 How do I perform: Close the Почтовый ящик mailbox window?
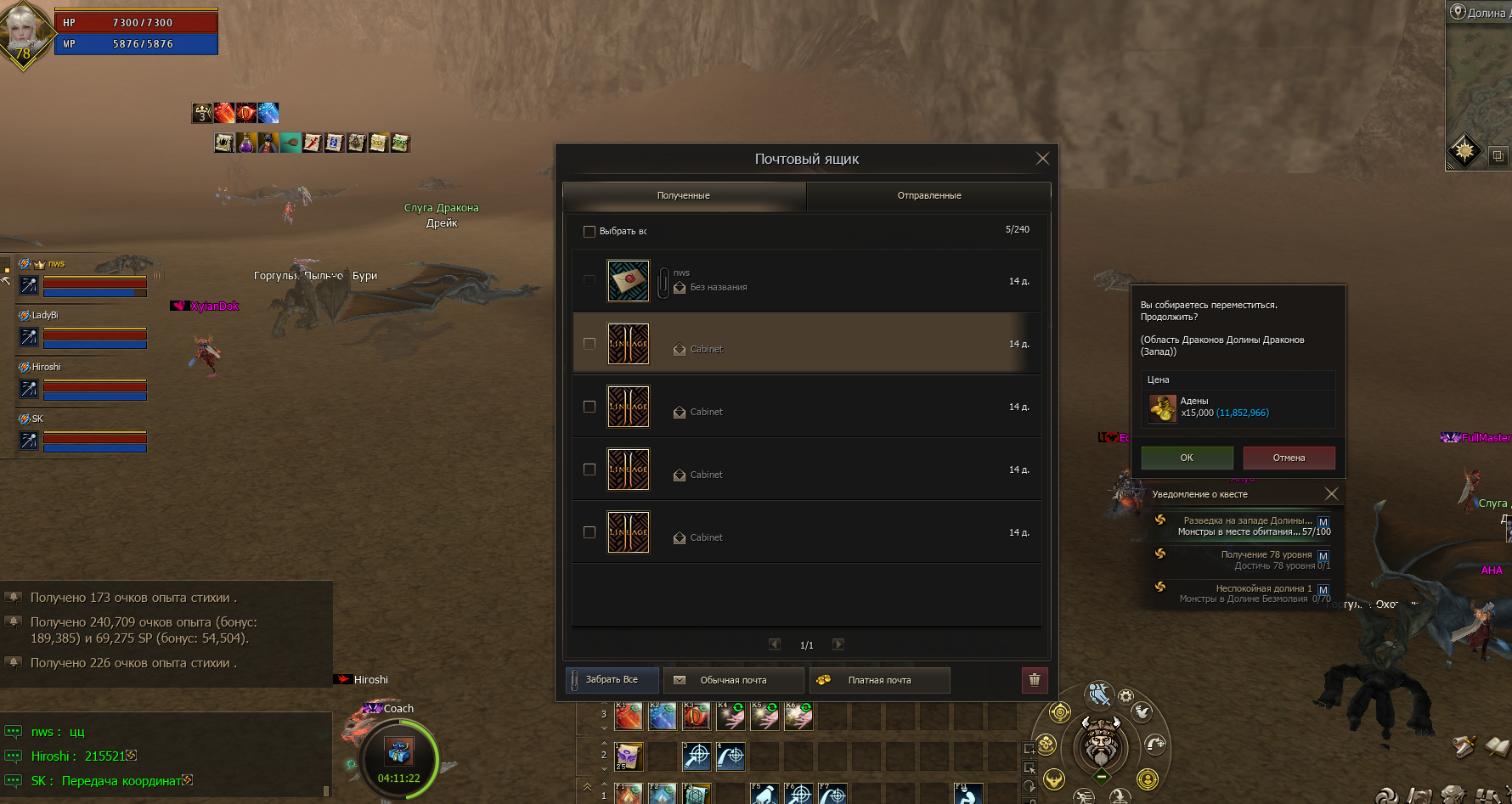pos(1042,159)
